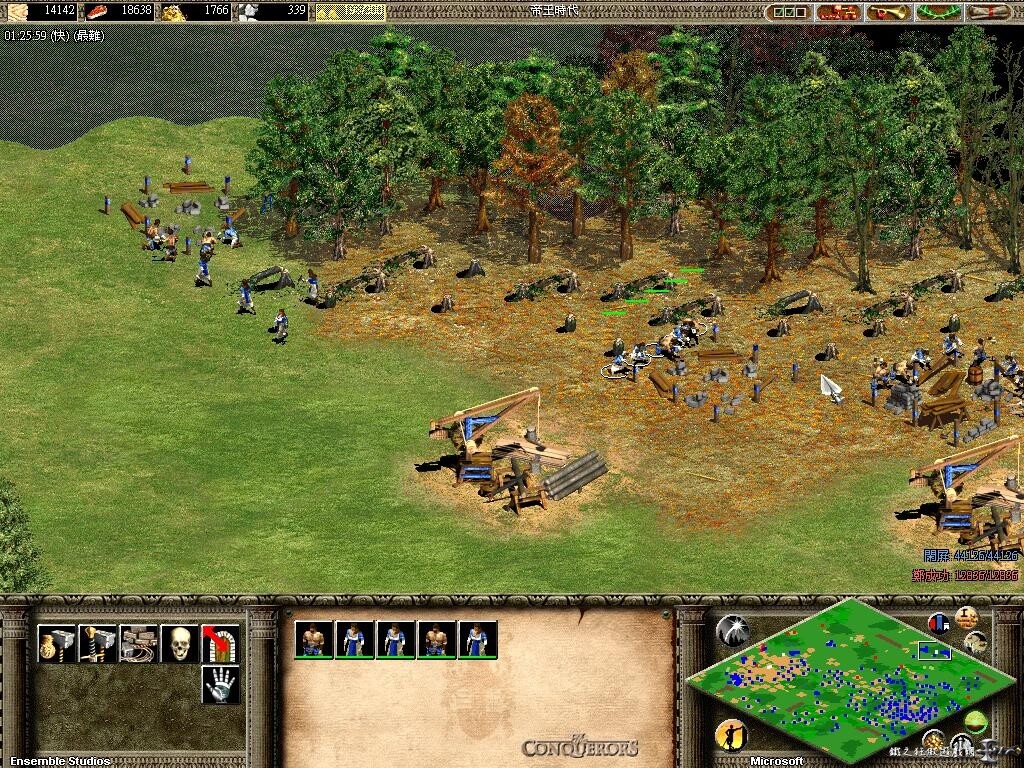The image size is (1024, 768).
Task: Open the technology tree button
Action: pos(838,12)
